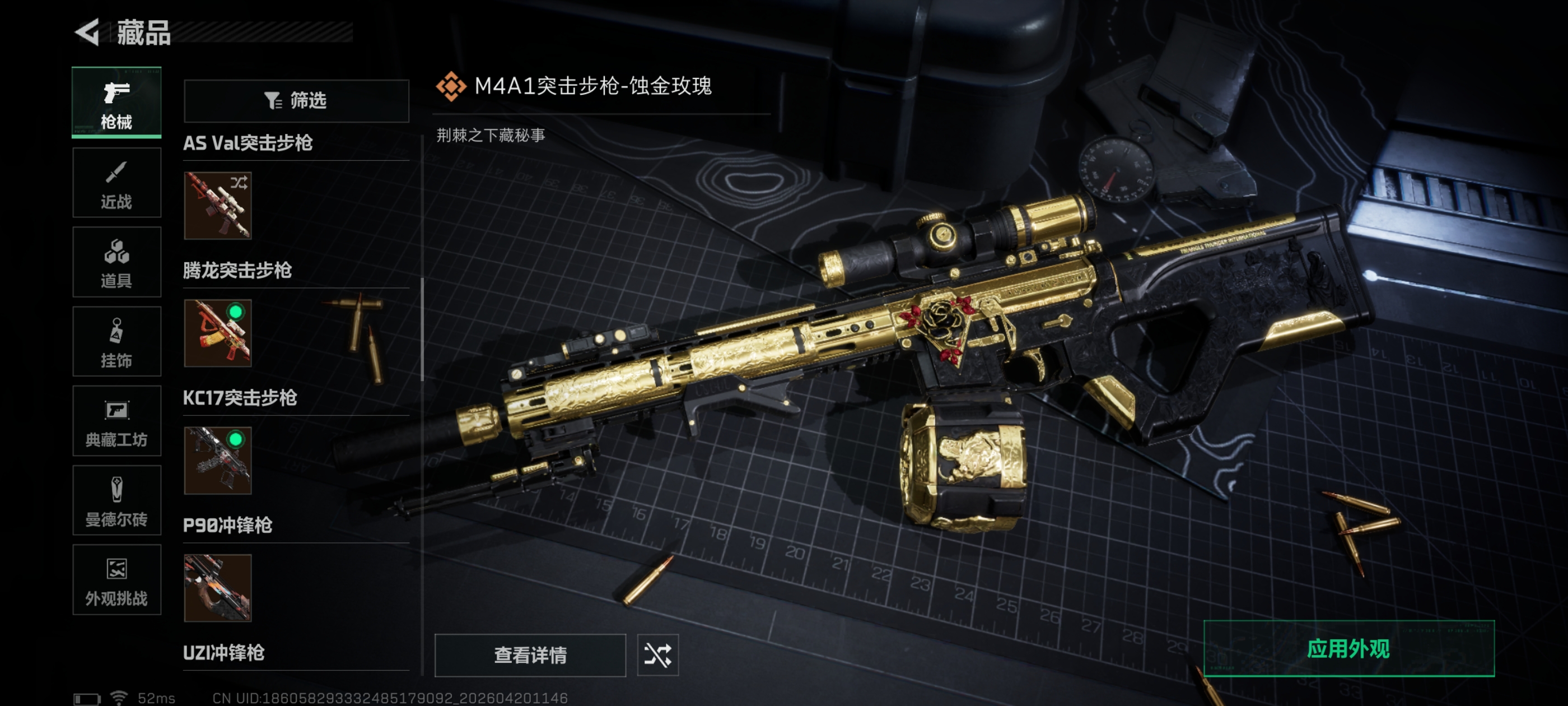Open the 道具 items tab

coord(116,262)
